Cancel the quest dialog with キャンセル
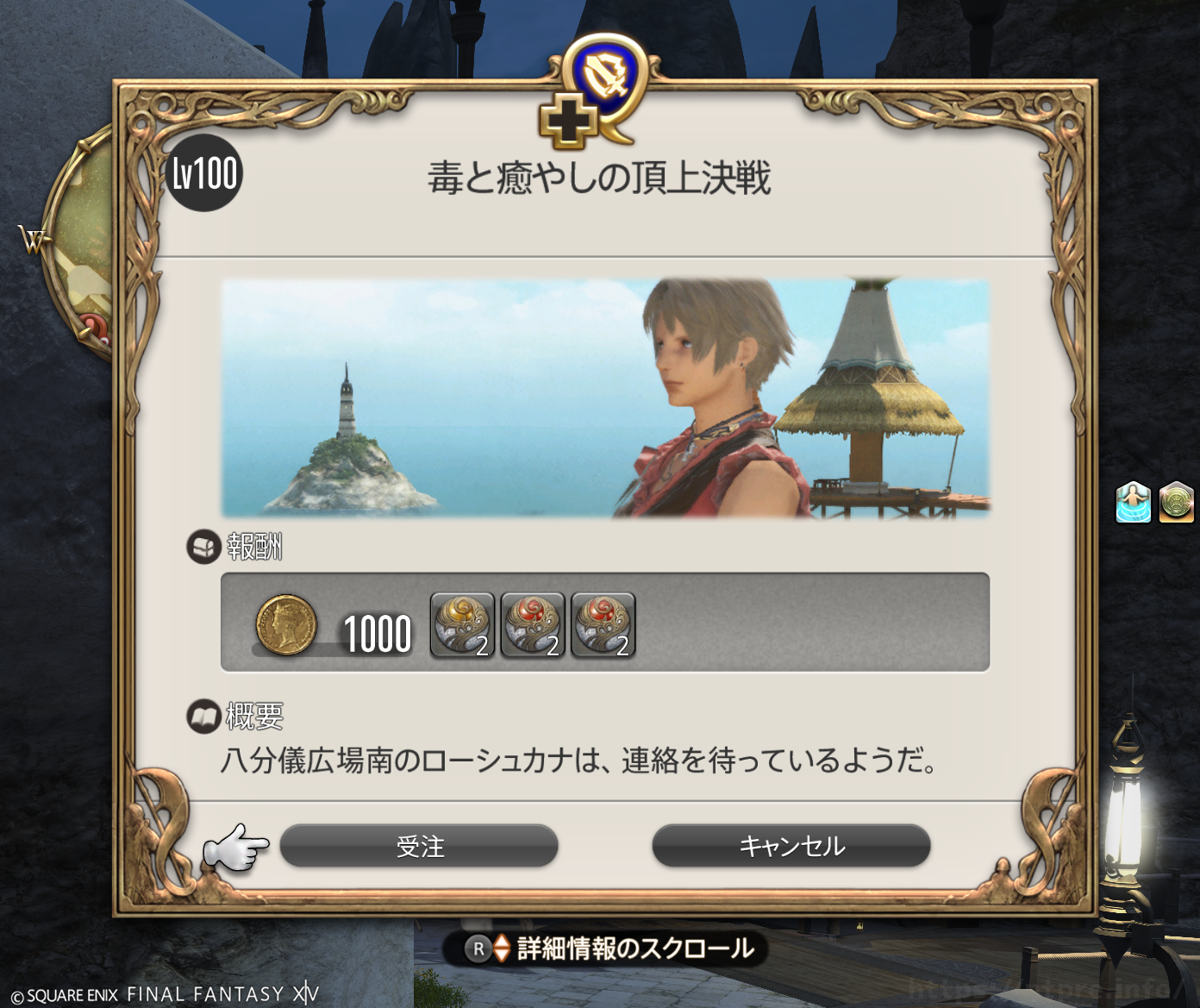 point(791,846)
